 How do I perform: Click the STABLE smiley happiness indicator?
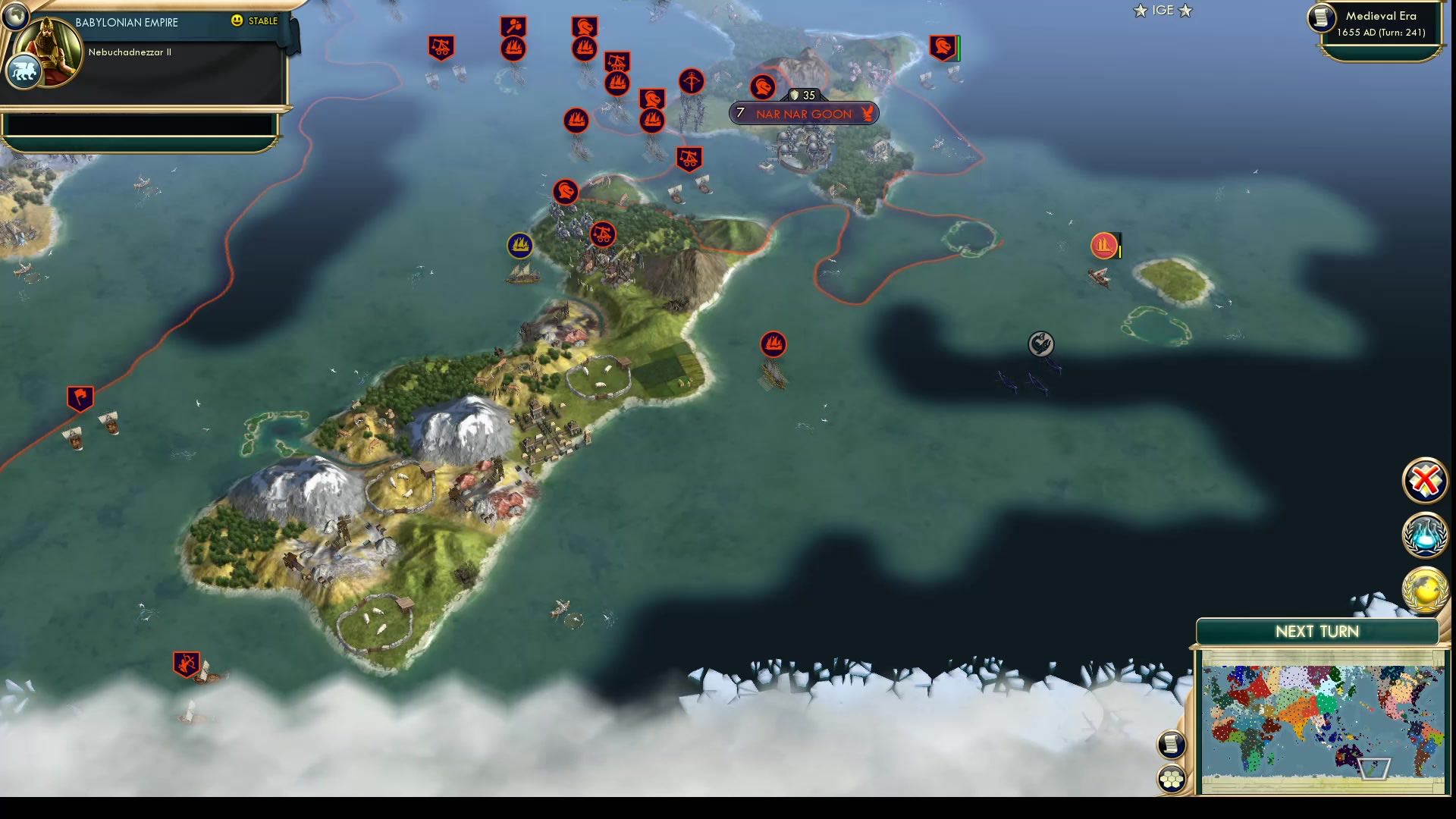(x=237, y=21)
